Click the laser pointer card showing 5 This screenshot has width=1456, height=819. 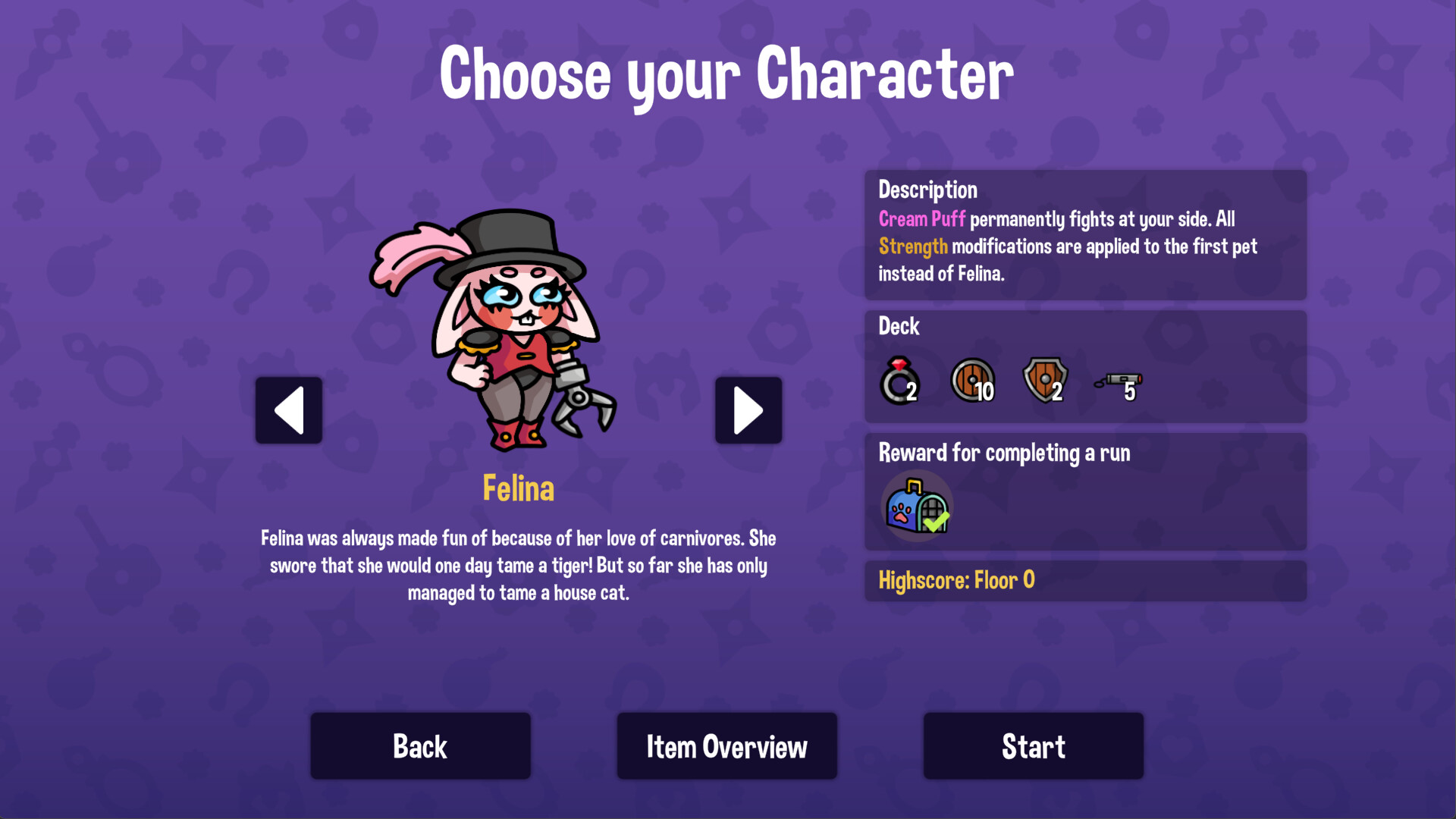click(1119, 381)
